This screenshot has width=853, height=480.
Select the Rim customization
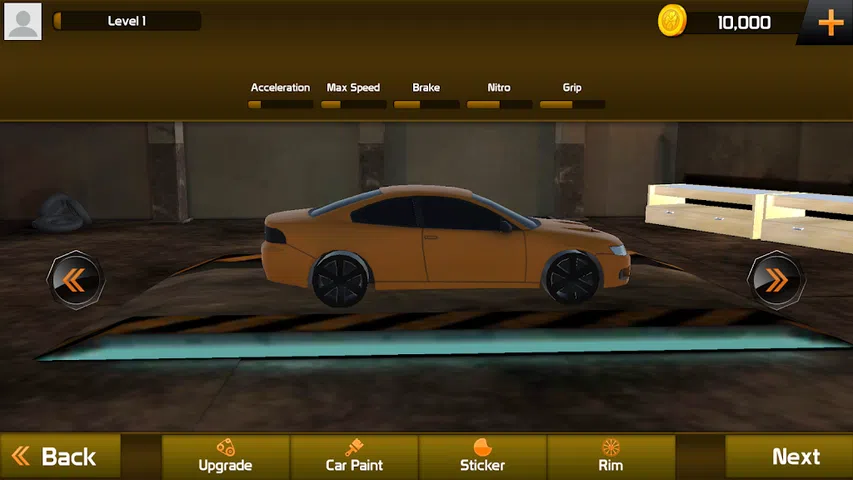(610, 456)
